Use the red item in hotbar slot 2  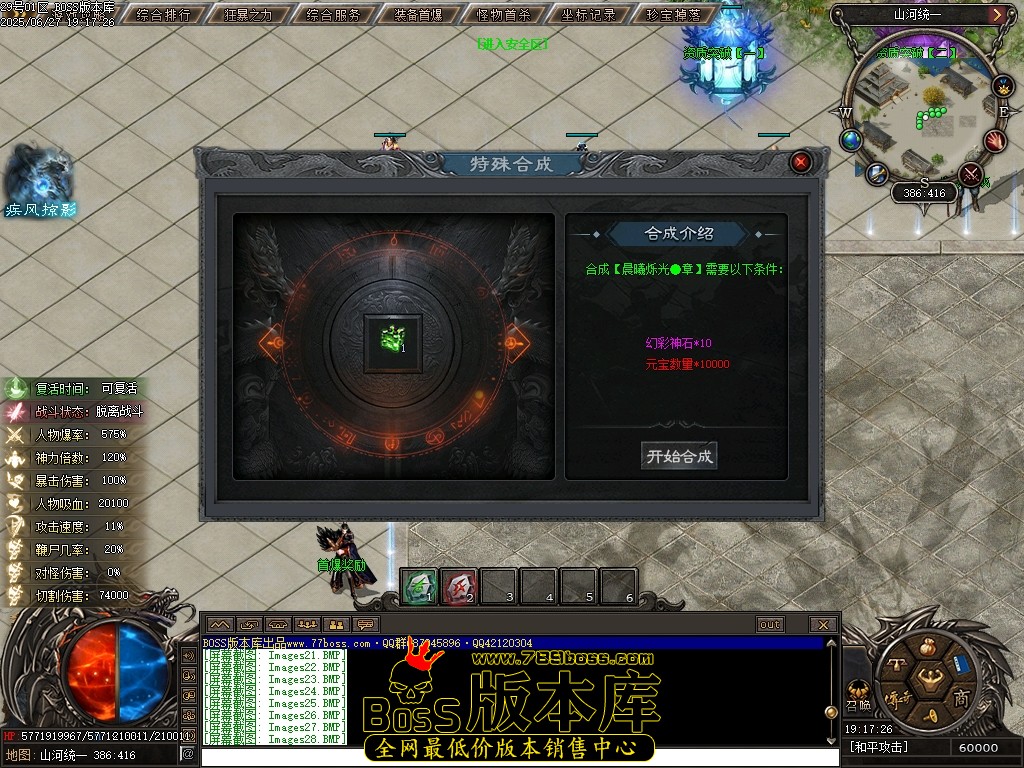pos(459,586)
